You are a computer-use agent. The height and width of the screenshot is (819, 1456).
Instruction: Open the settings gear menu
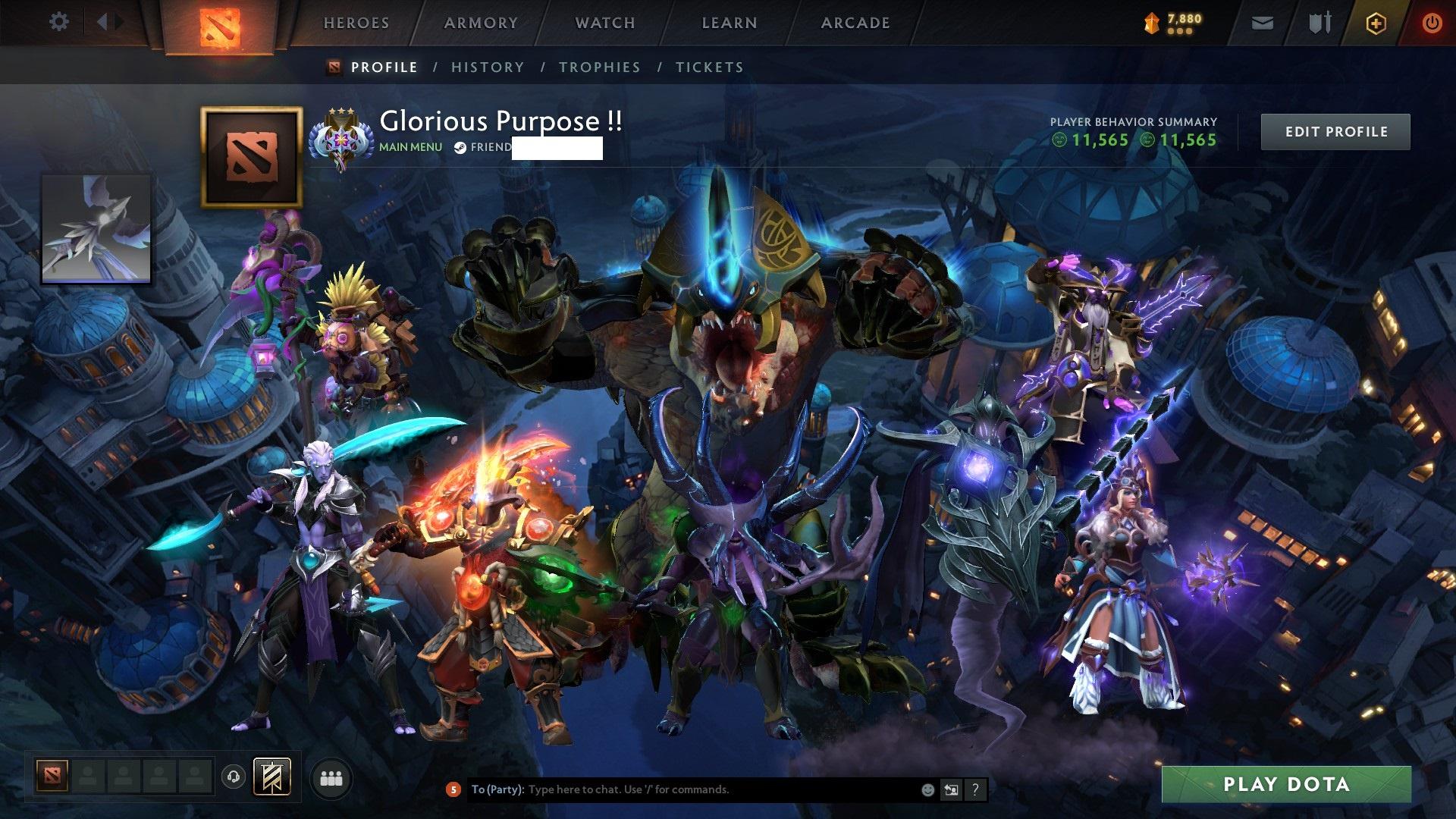point(58,22)
